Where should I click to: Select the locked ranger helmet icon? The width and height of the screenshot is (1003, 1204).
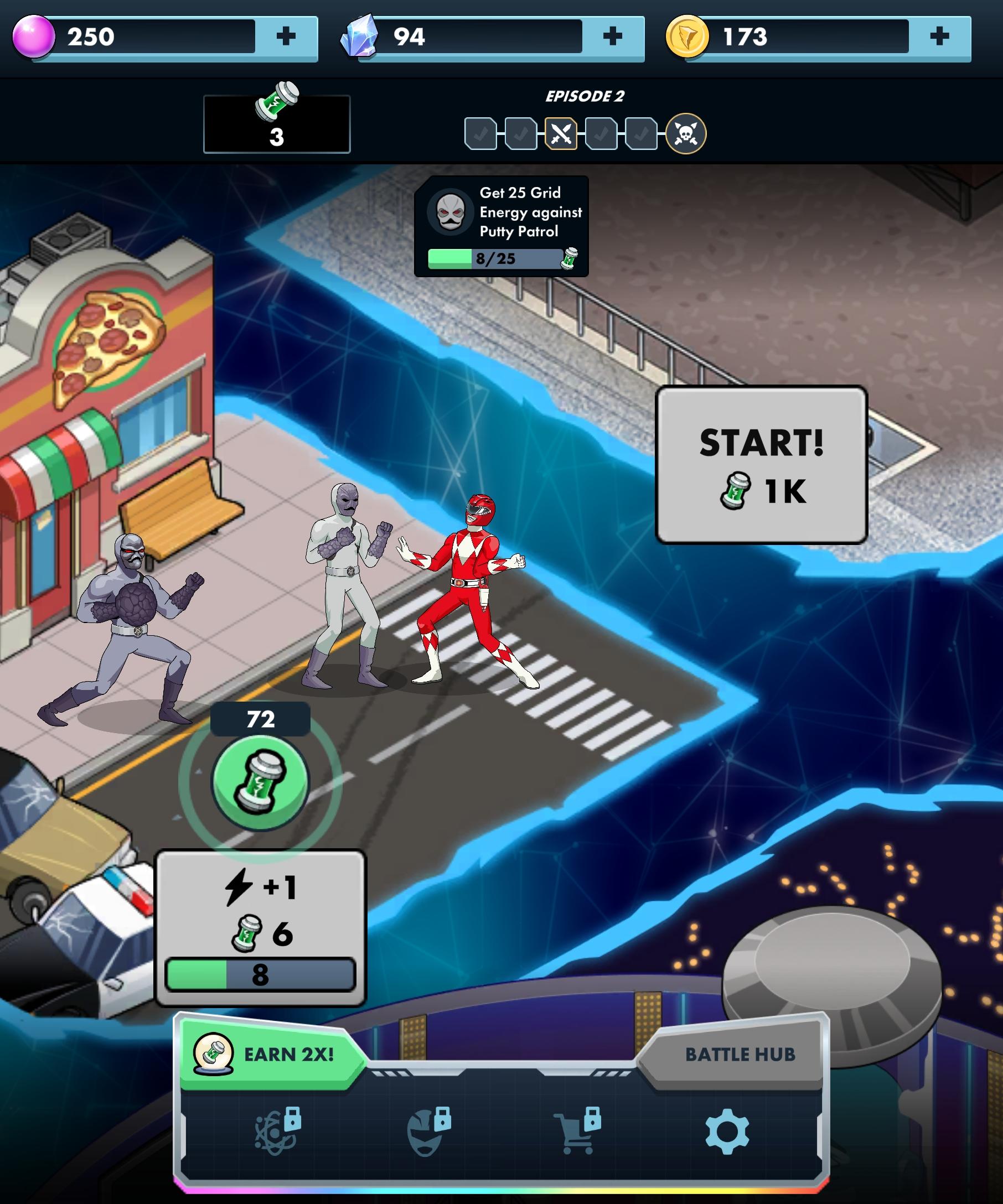(427, 1132)
